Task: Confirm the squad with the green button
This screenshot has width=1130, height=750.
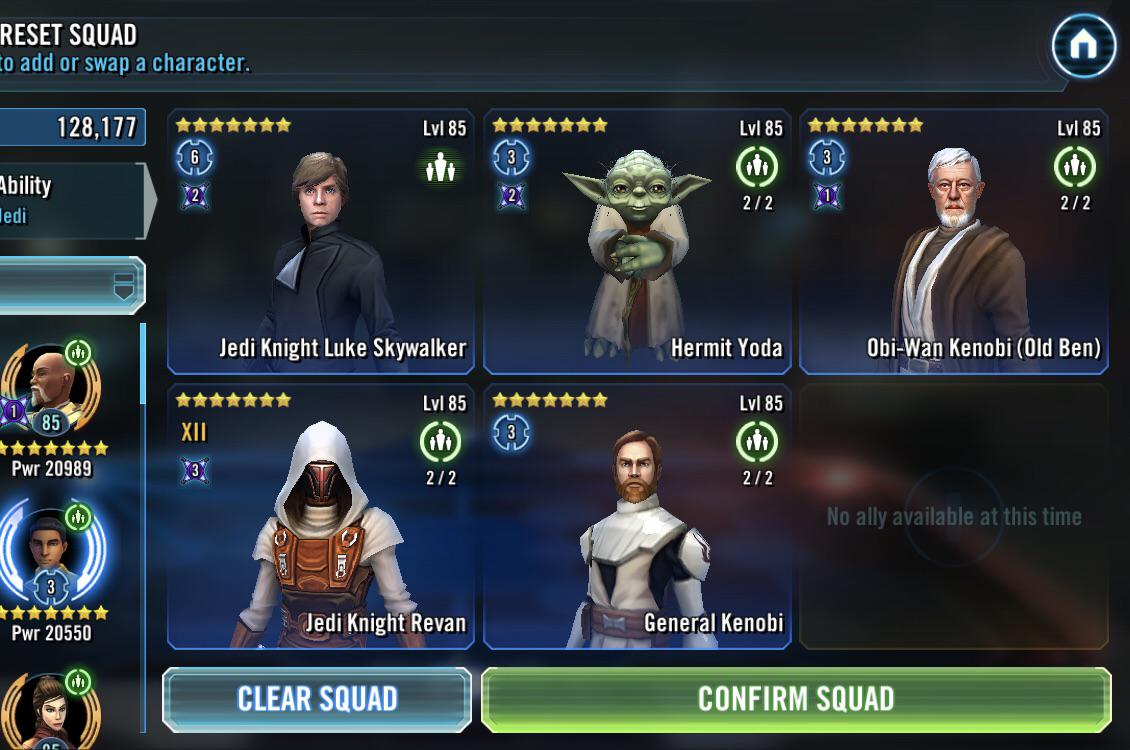Action: [796, 699]
